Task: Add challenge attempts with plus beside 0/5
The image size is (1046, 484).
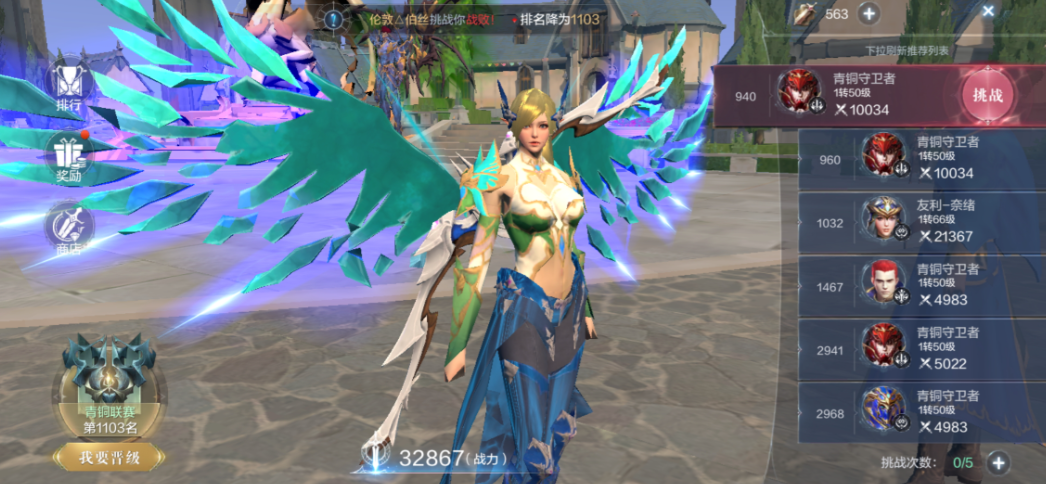Action: point(997,462)
